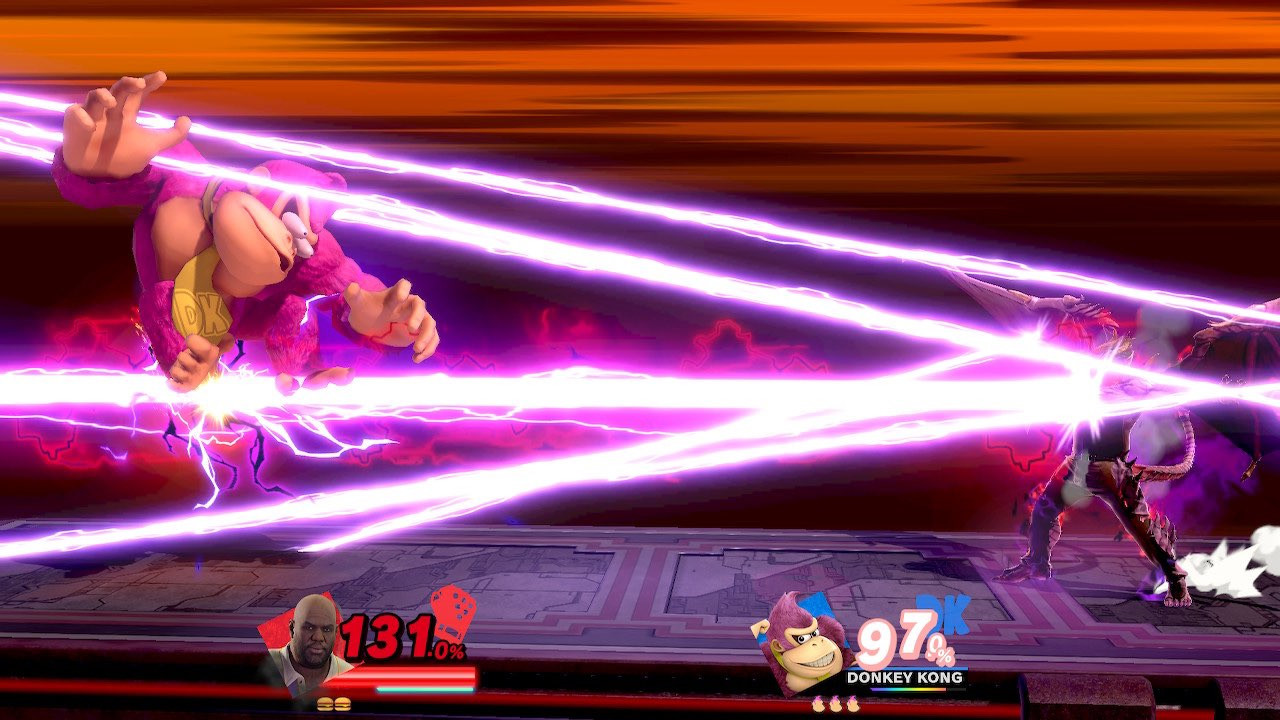The height and width of the screenshot is (720, 1280).
Task: Click the right burger stock icon
Action: coord(344,704)
